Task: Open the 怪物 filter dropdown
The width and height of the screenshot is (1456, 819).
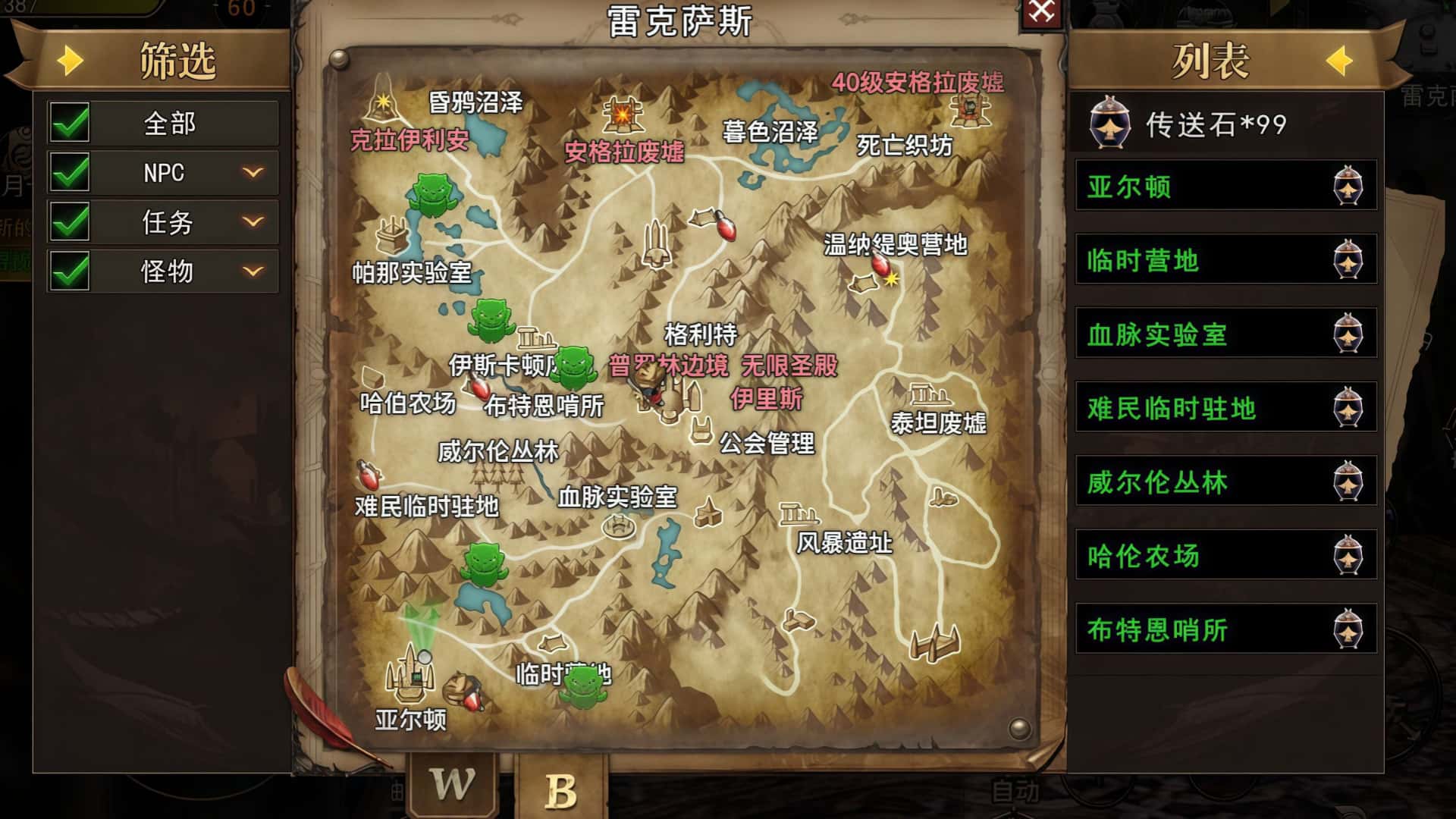Action: [x=253, y=270]
